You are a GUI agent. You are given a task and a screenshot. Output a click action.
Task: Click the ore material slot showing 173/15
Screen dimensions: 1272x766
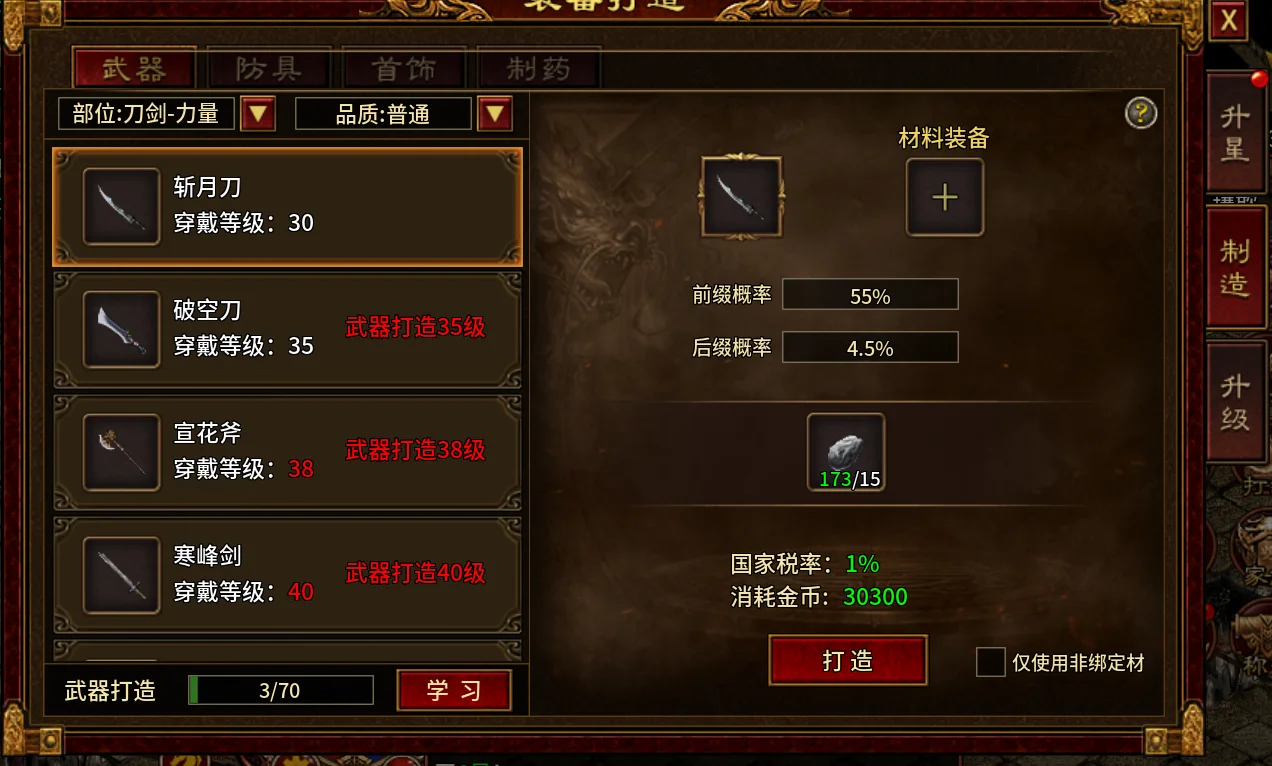[846, 453]
